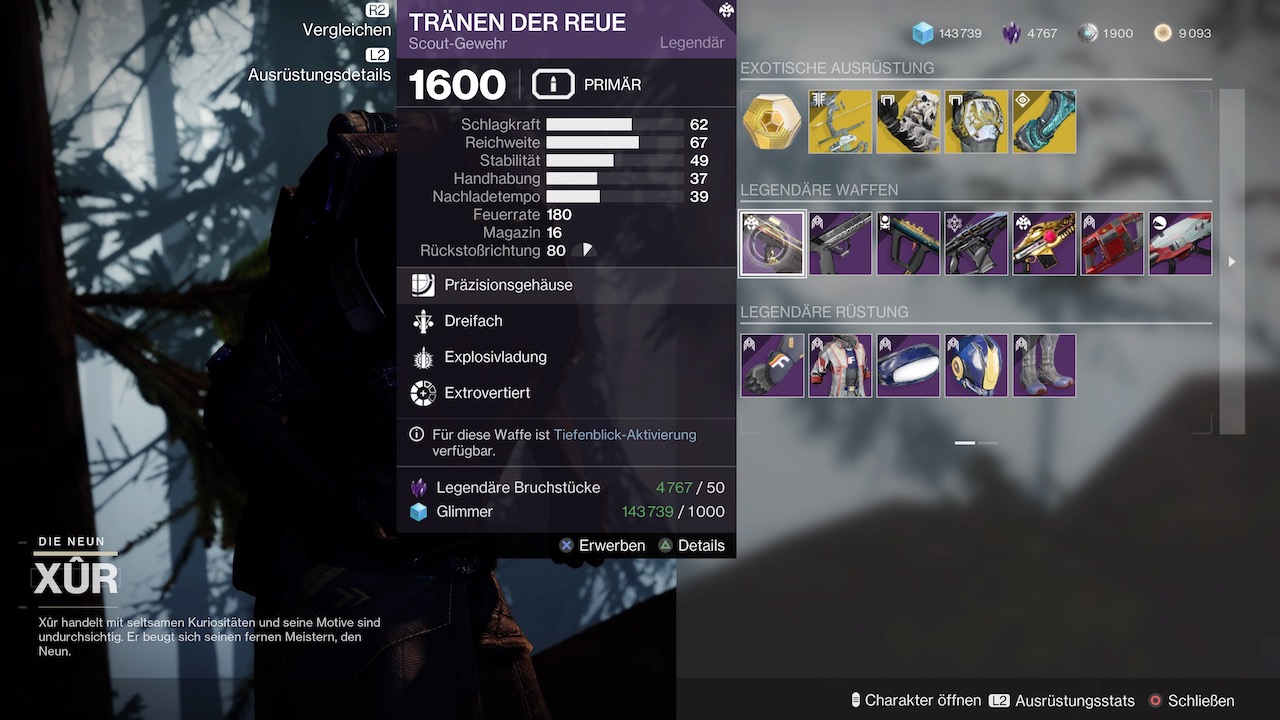Select the blue oval legendary armor item
Viewport: 1280px width, 720px height.
click(908, 365)
